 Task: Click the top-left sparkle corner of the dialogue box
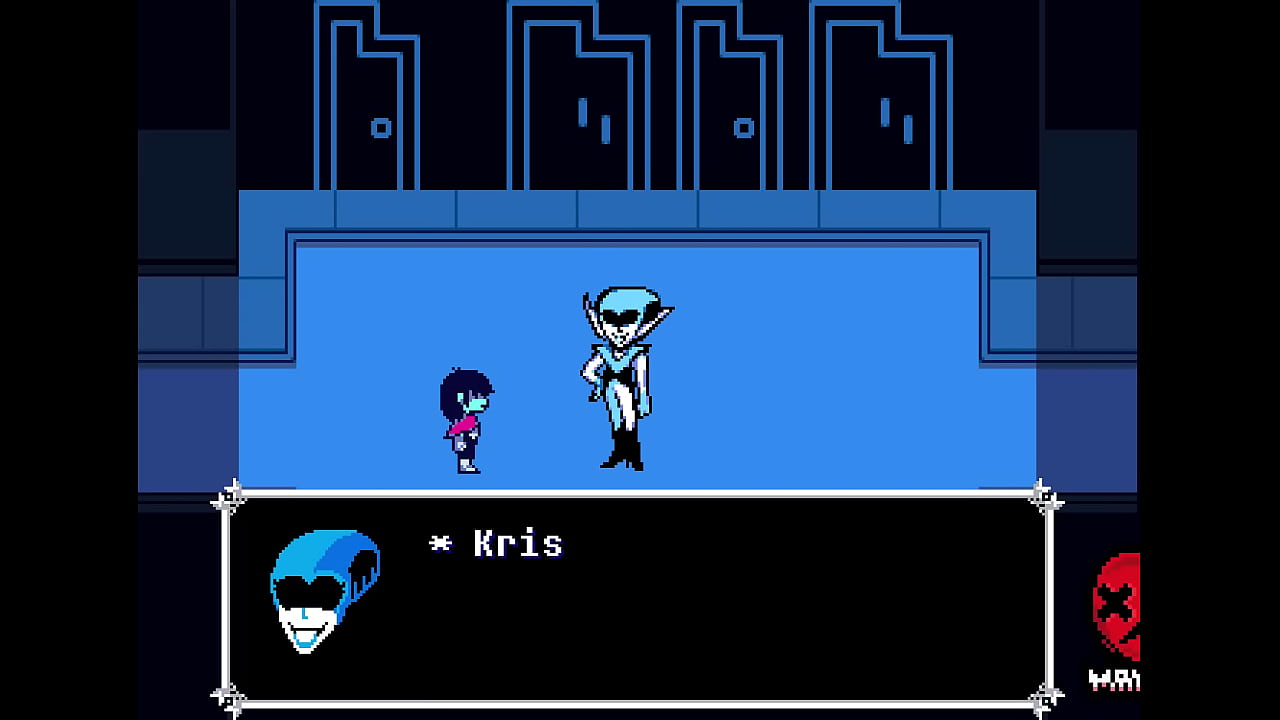click(x=233, y=492)
